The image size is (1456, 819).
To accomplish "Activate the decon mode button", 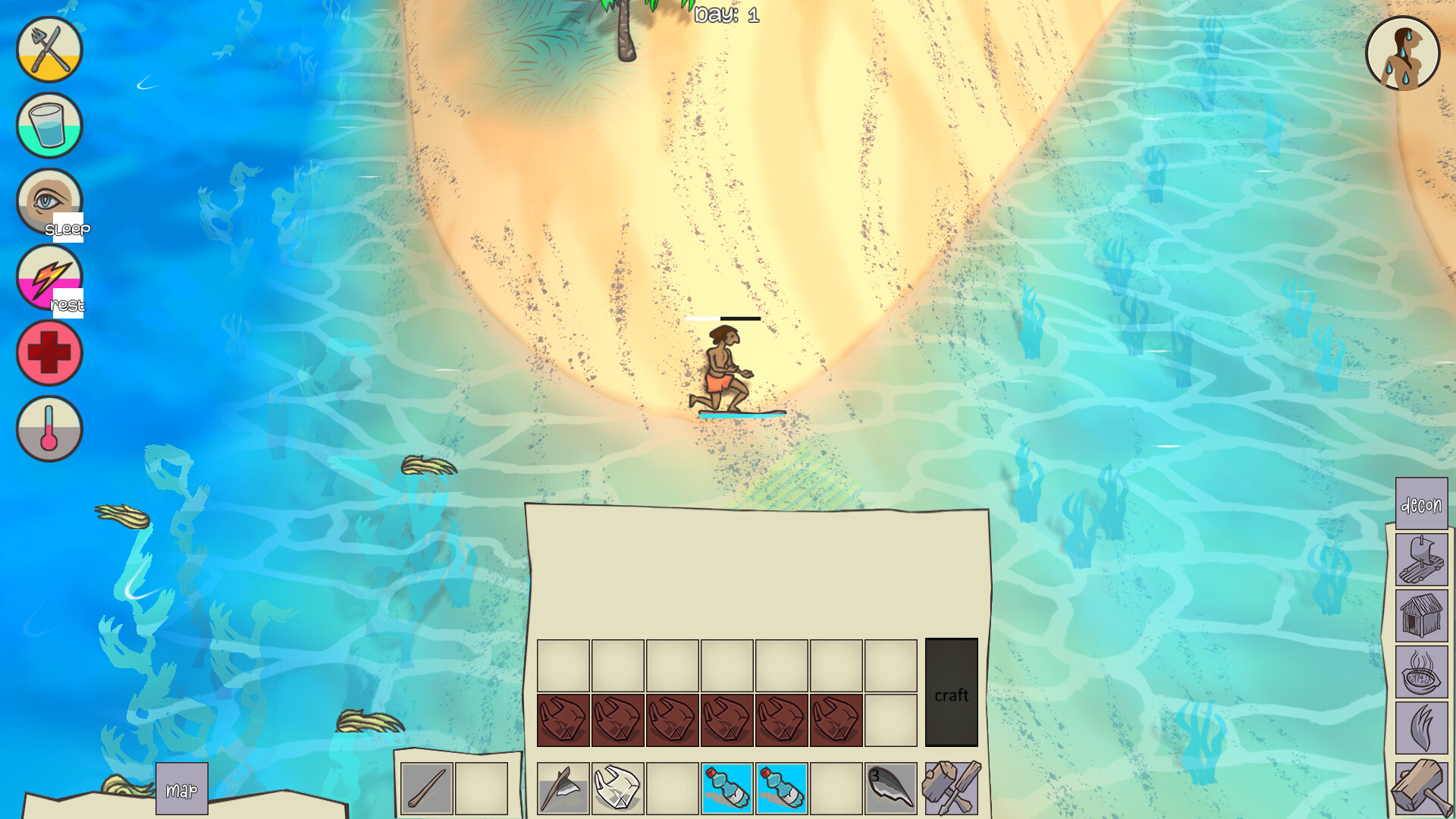I will [x=1422, y=503].
